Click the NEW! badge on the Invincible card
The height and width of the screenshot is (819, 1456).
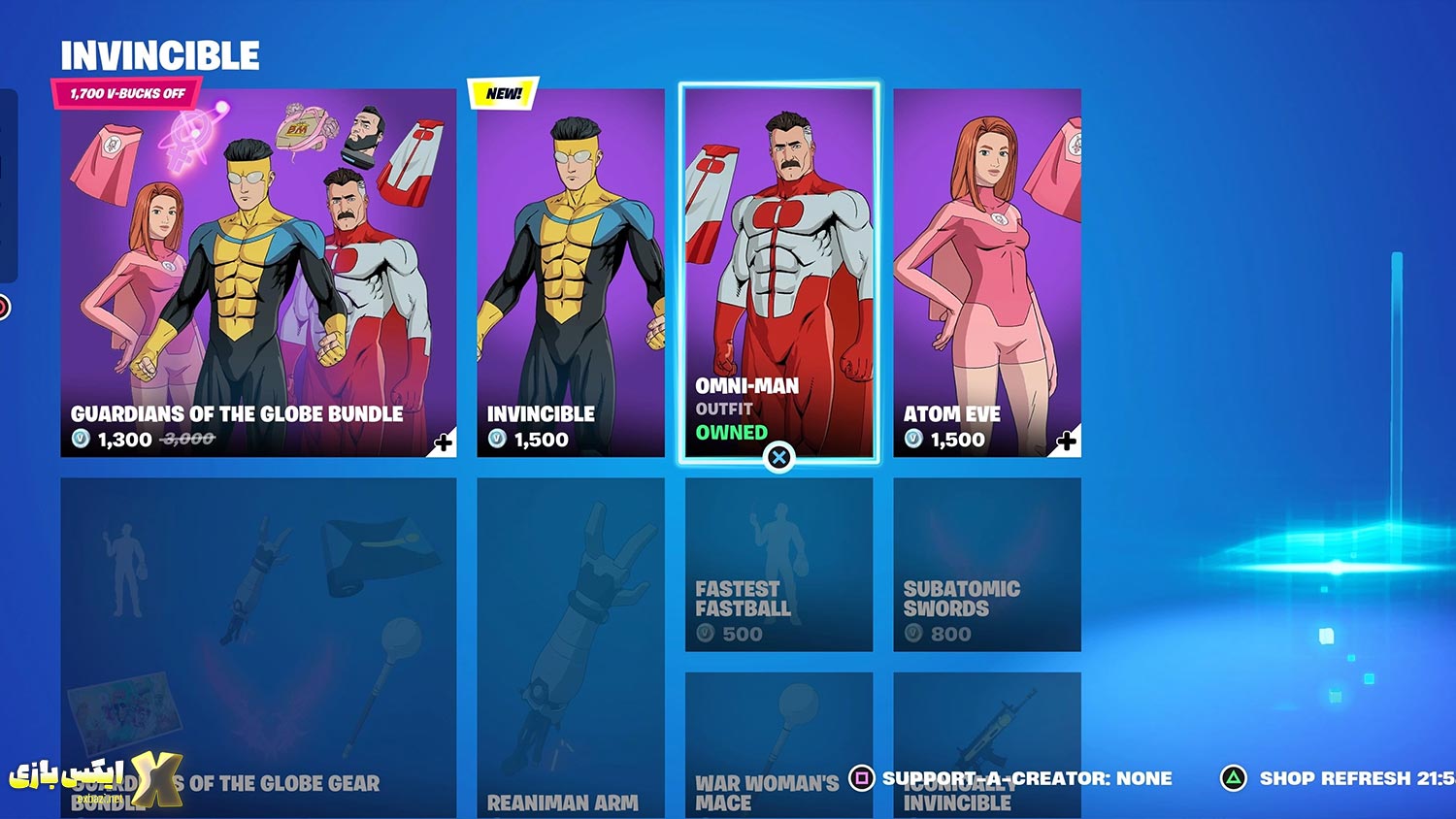coord(501,94)
